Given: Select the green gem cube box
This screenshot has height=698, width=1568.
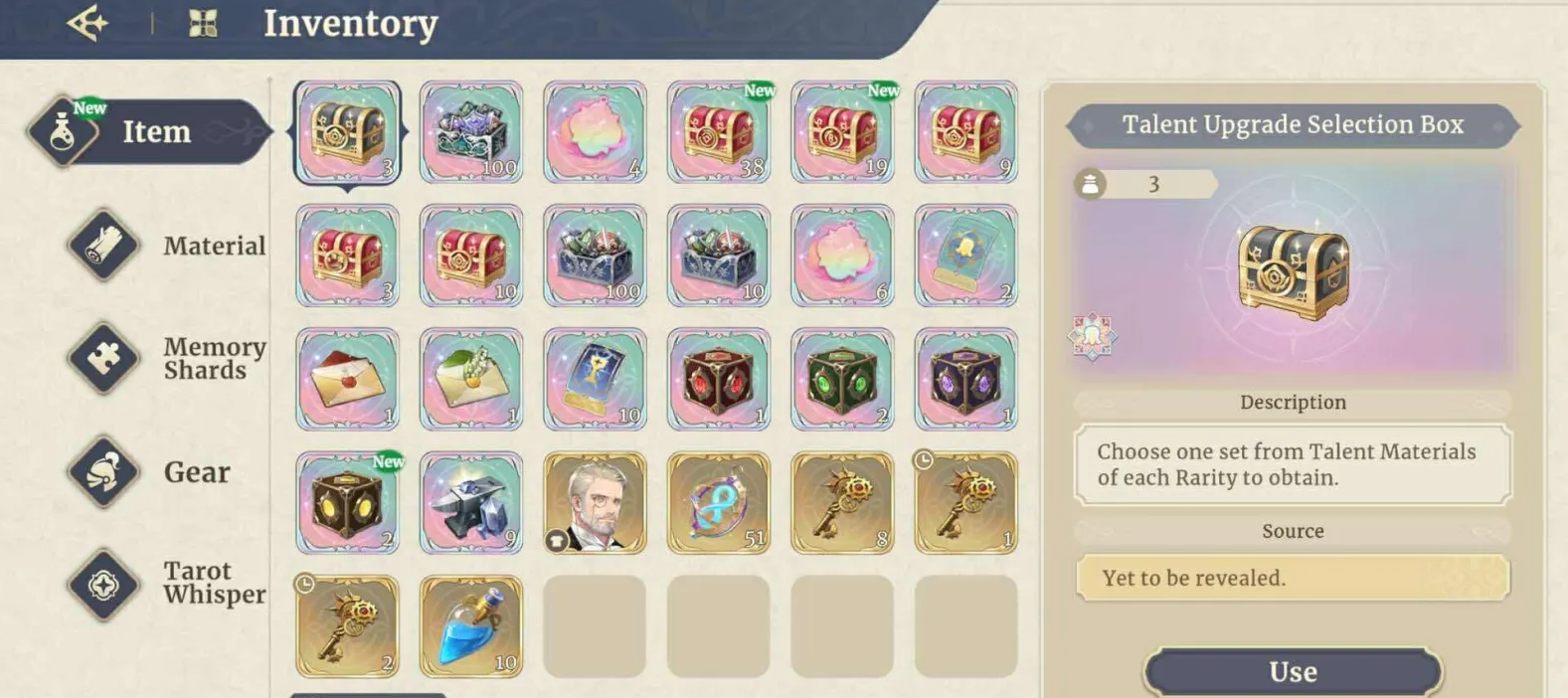Looking at the screenshot, I should coord(842,380).
